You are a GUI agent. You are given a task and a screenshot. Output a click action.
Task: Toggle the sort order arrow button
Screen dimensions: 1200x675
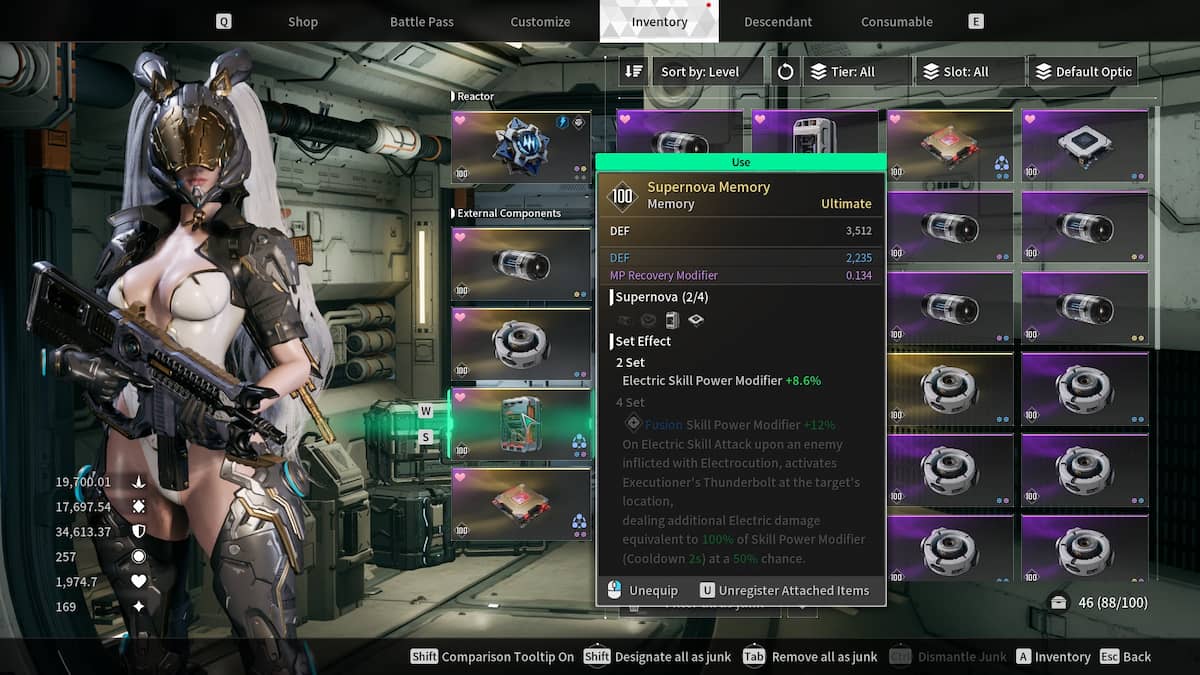click(633, 72)
